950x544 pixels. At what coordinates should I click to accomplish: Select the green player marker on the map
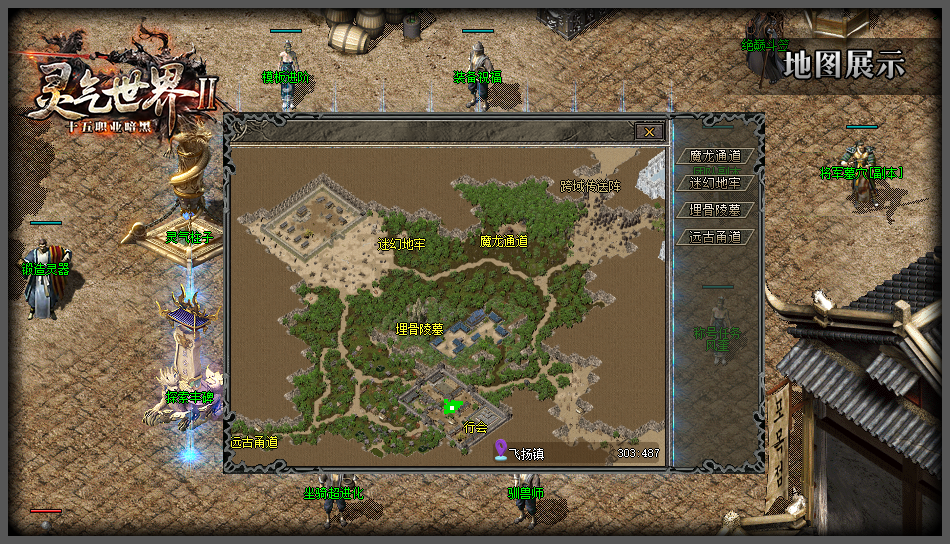click(x=451, y=406)
